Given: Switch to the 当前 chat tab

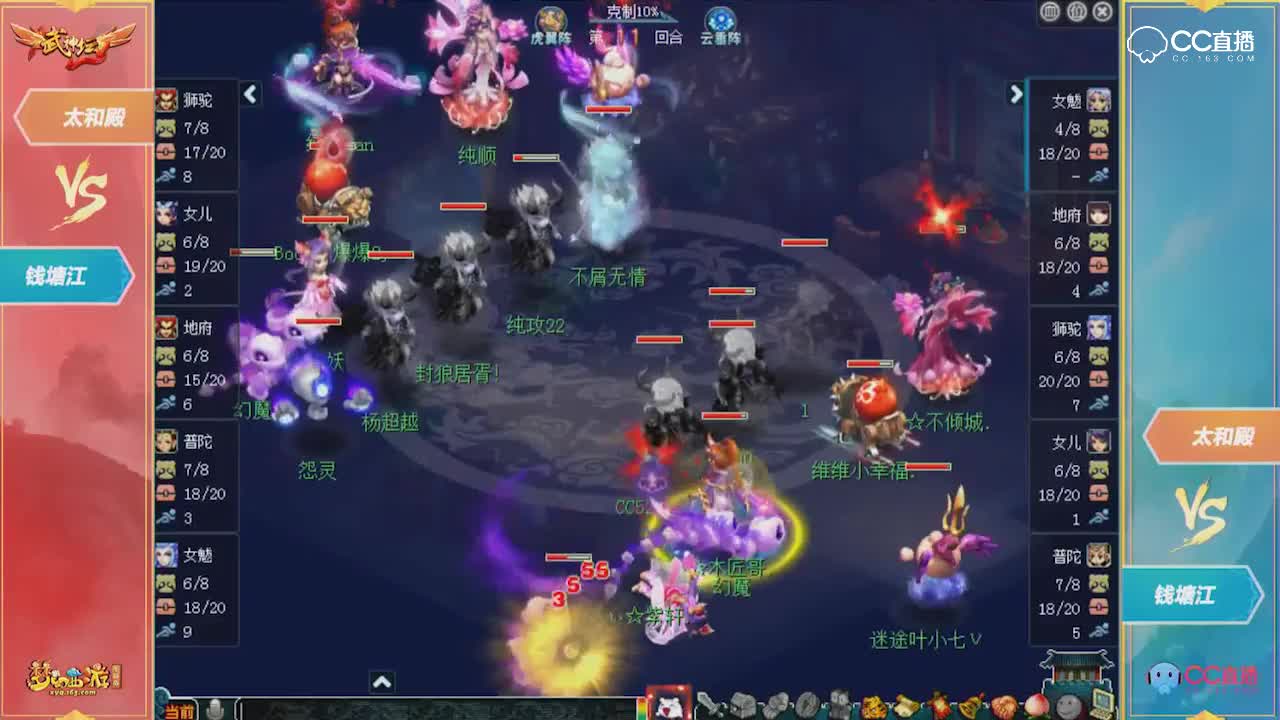Looking at the screenshot, I should click(x=178, y=710).
